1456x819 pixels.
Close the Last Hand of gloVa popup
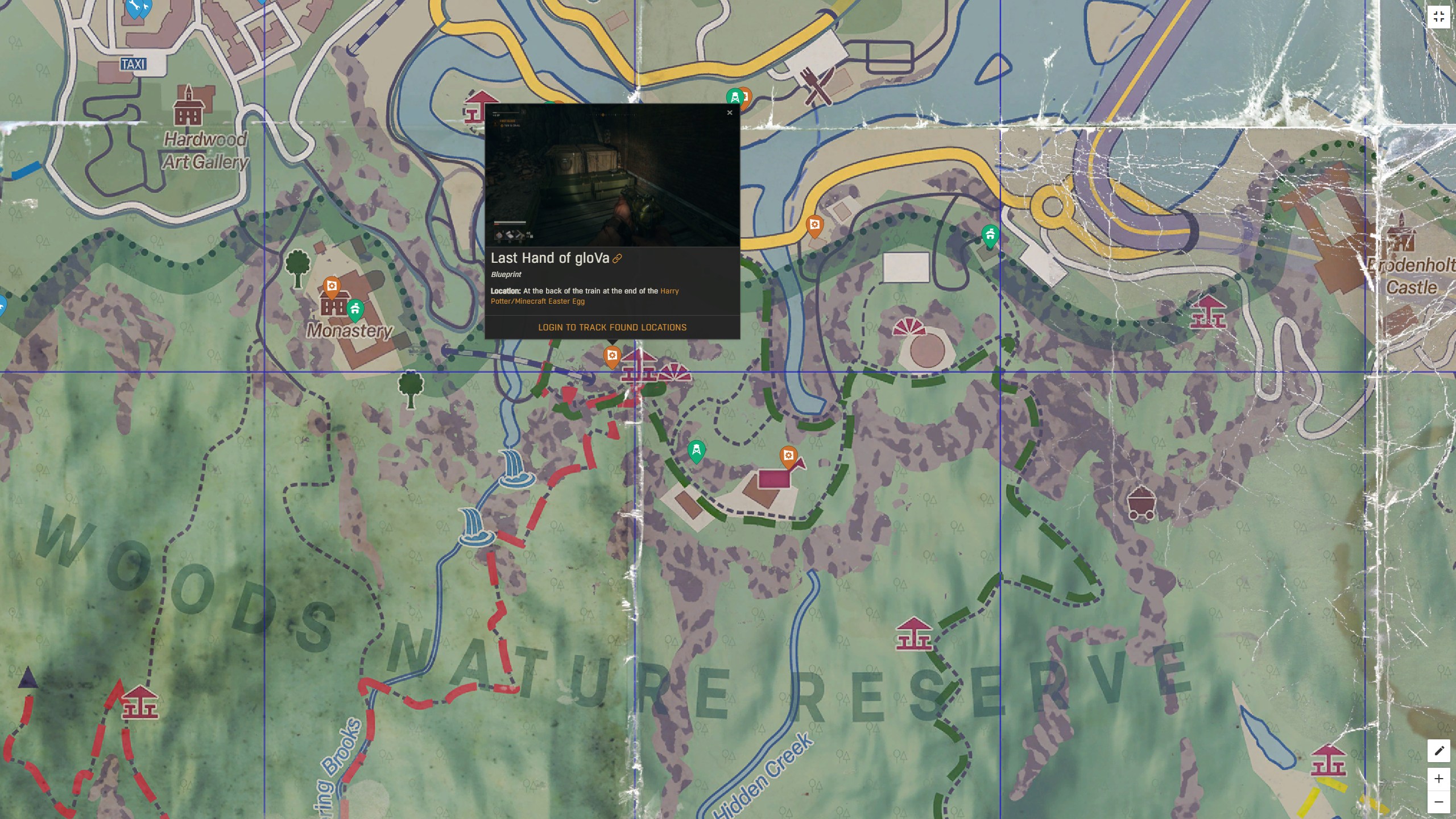pyautogui.click(x=730, y=113)
